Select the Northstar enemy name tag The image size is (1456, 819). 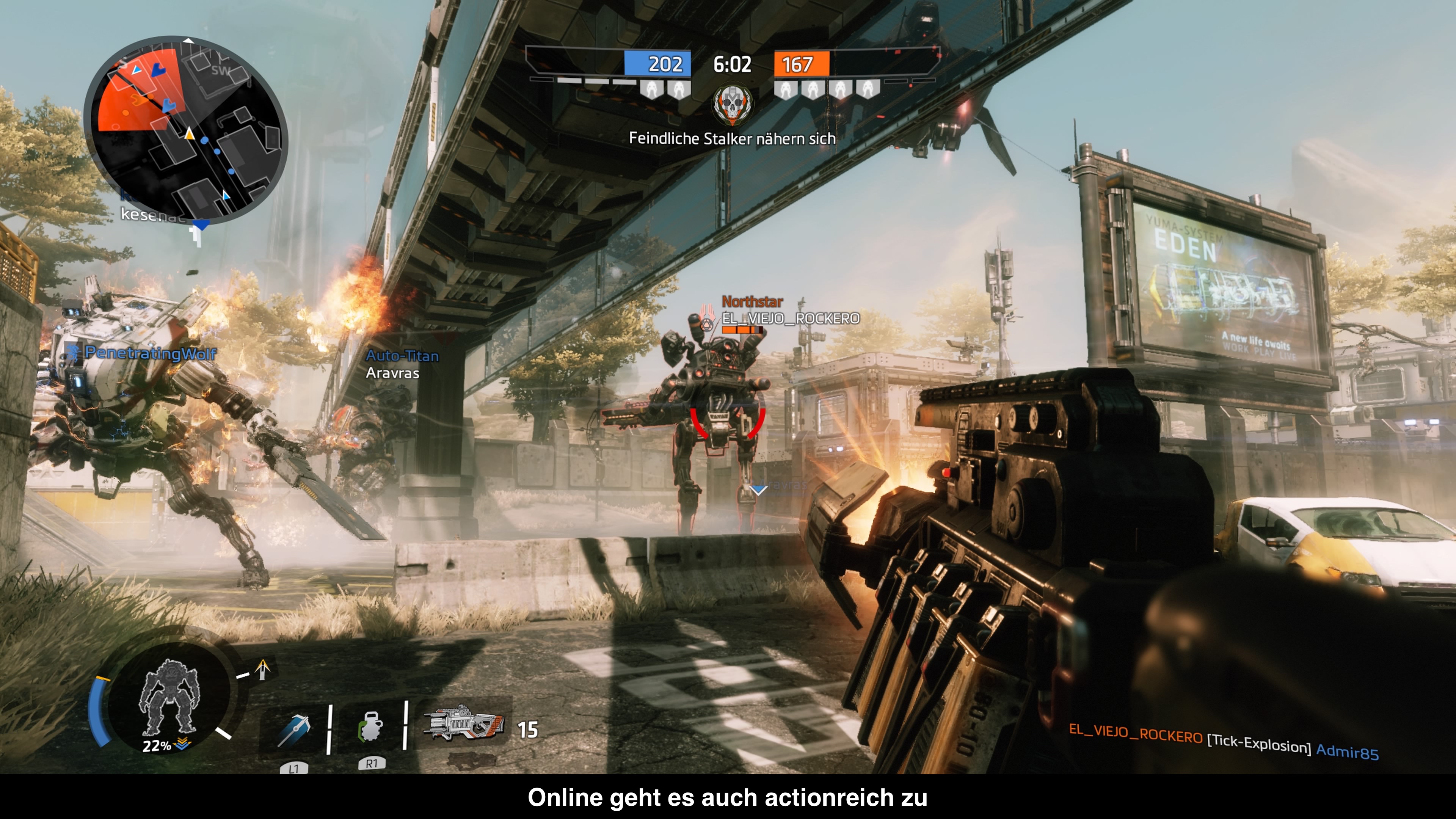click(x=752, y=302)
